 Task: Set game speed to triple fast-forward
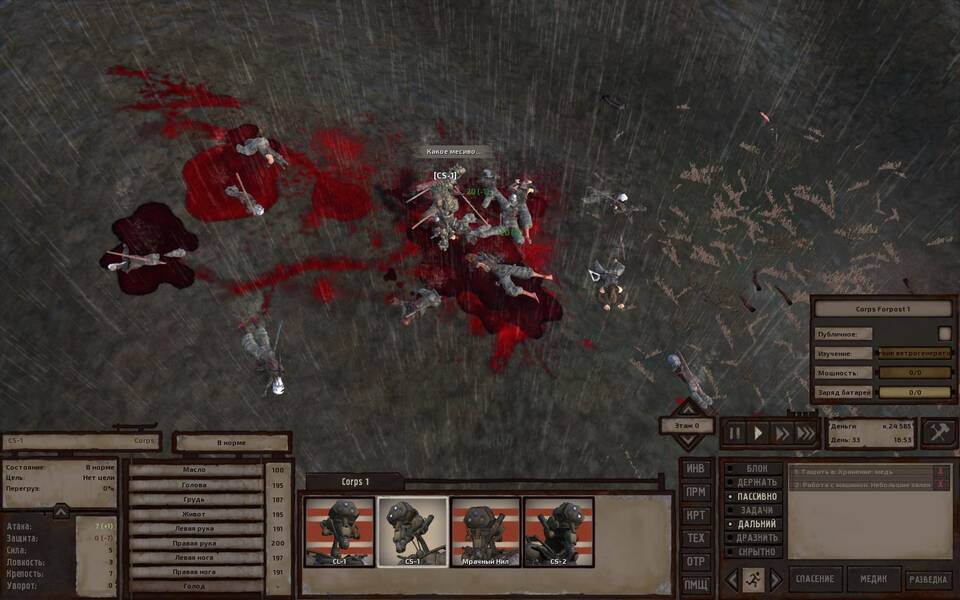click(805, 433)
